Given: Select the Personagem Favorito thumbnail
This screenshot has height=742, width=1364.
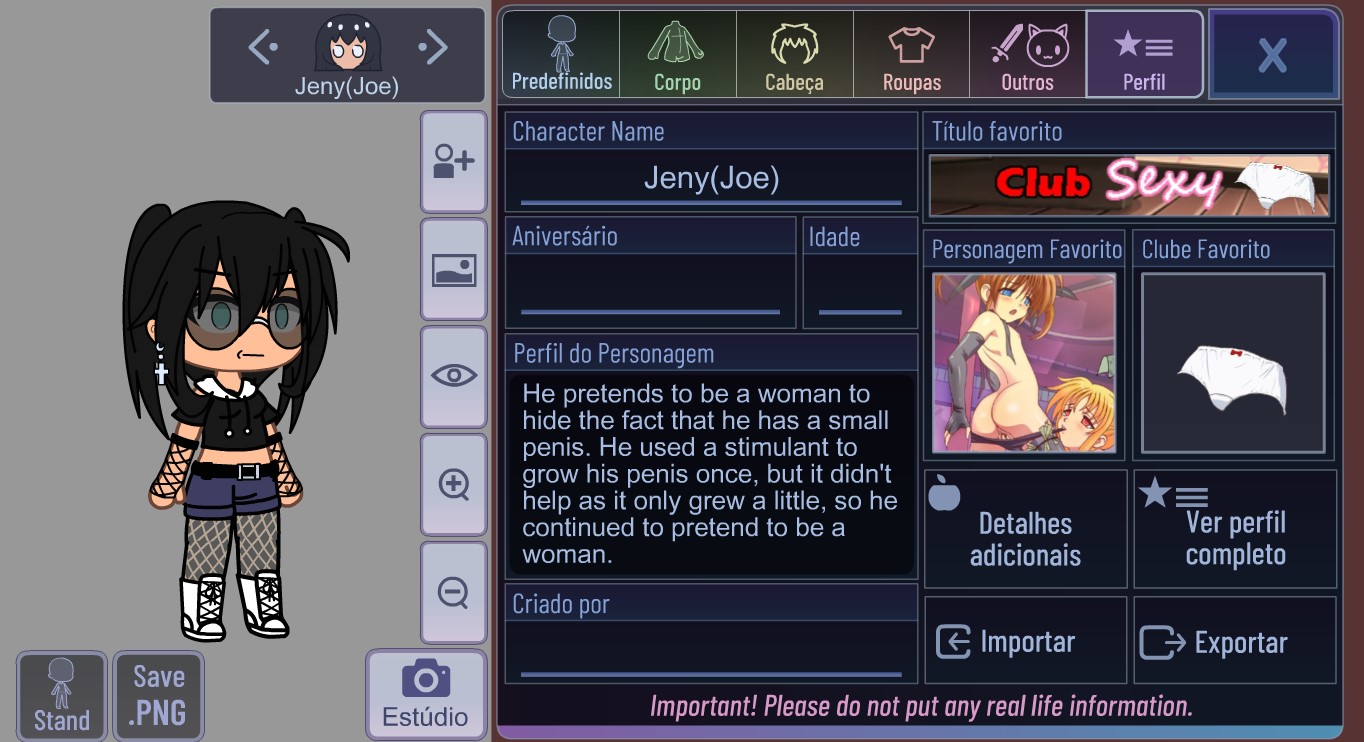Looking at the screenshot, I should (x=1025, y=362).
